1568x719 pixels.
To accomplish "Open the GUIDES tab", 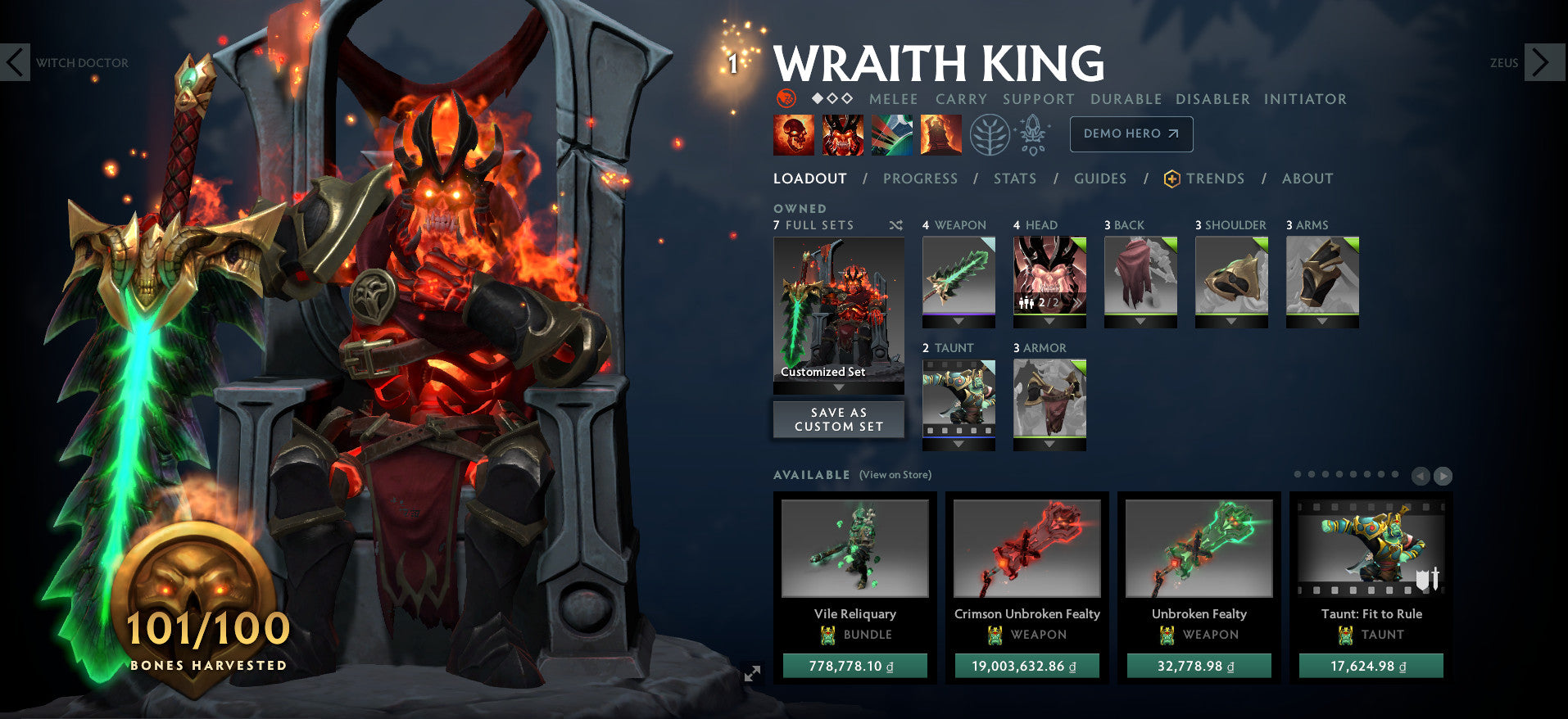I will point(1099,179).
